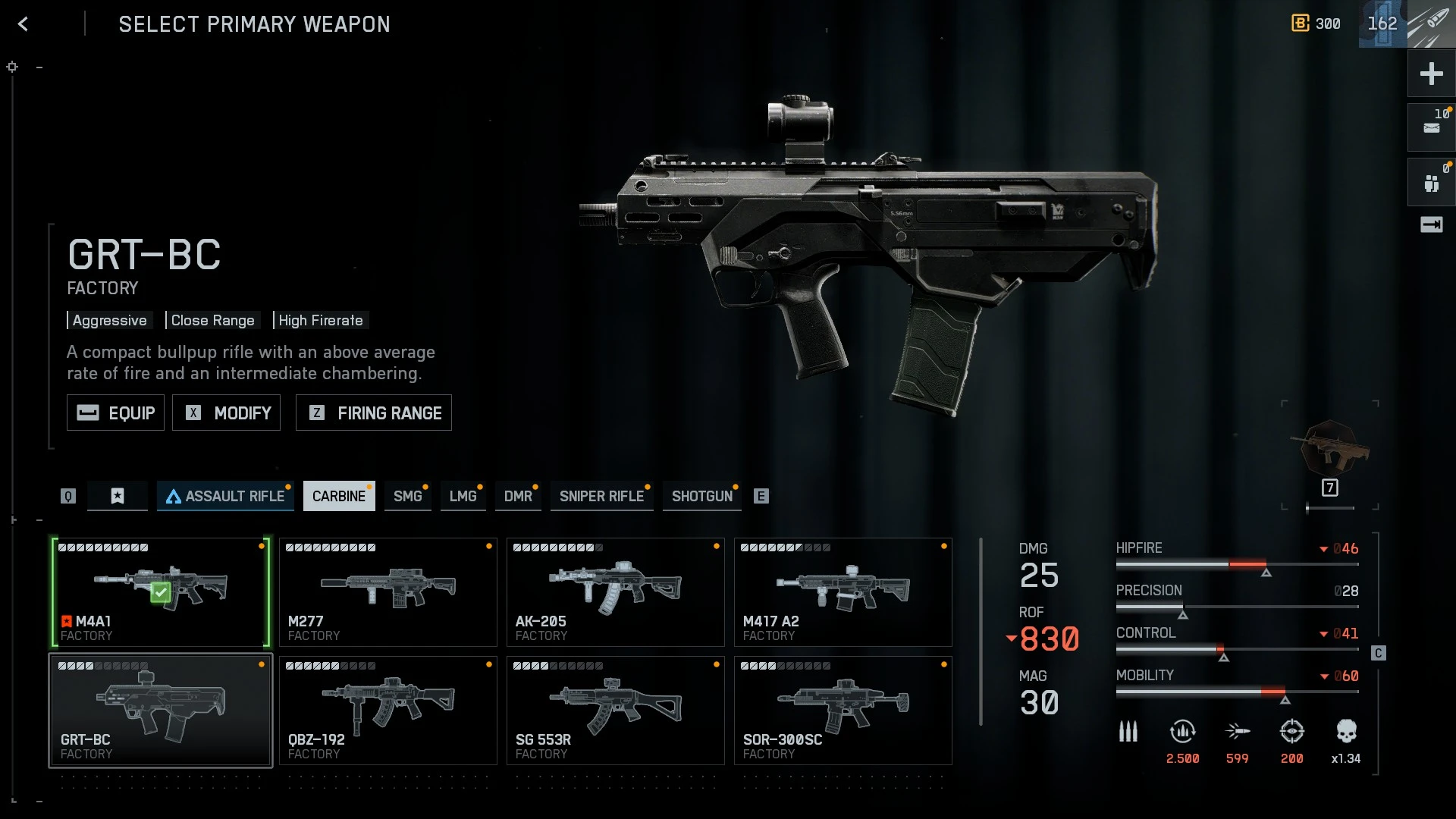Open the favorites star tab
1456x819 pixels.
click(118, 496)
